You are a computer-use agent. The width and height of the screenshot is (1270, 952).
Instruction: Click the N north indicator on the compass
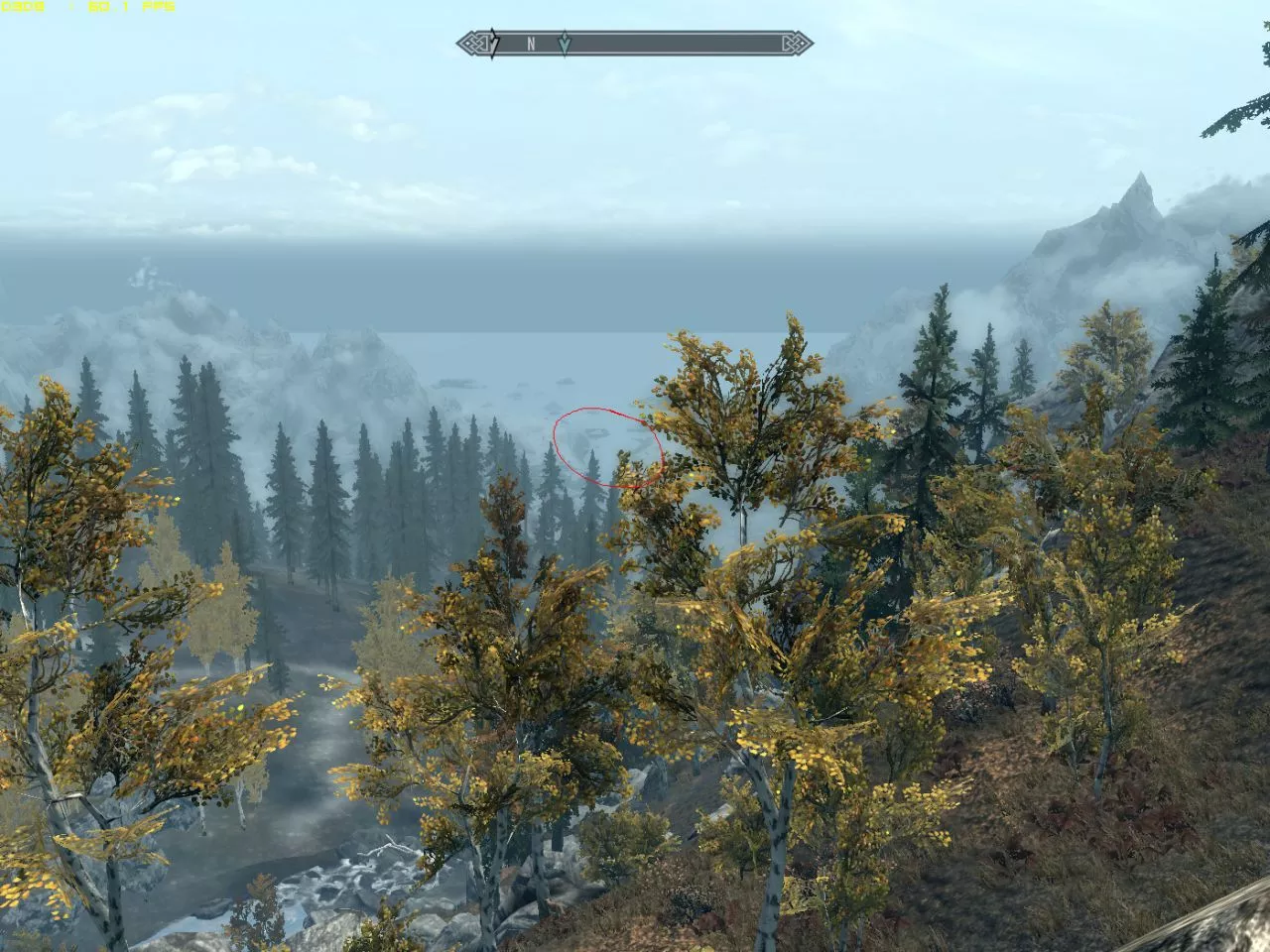tap(531, 44)
